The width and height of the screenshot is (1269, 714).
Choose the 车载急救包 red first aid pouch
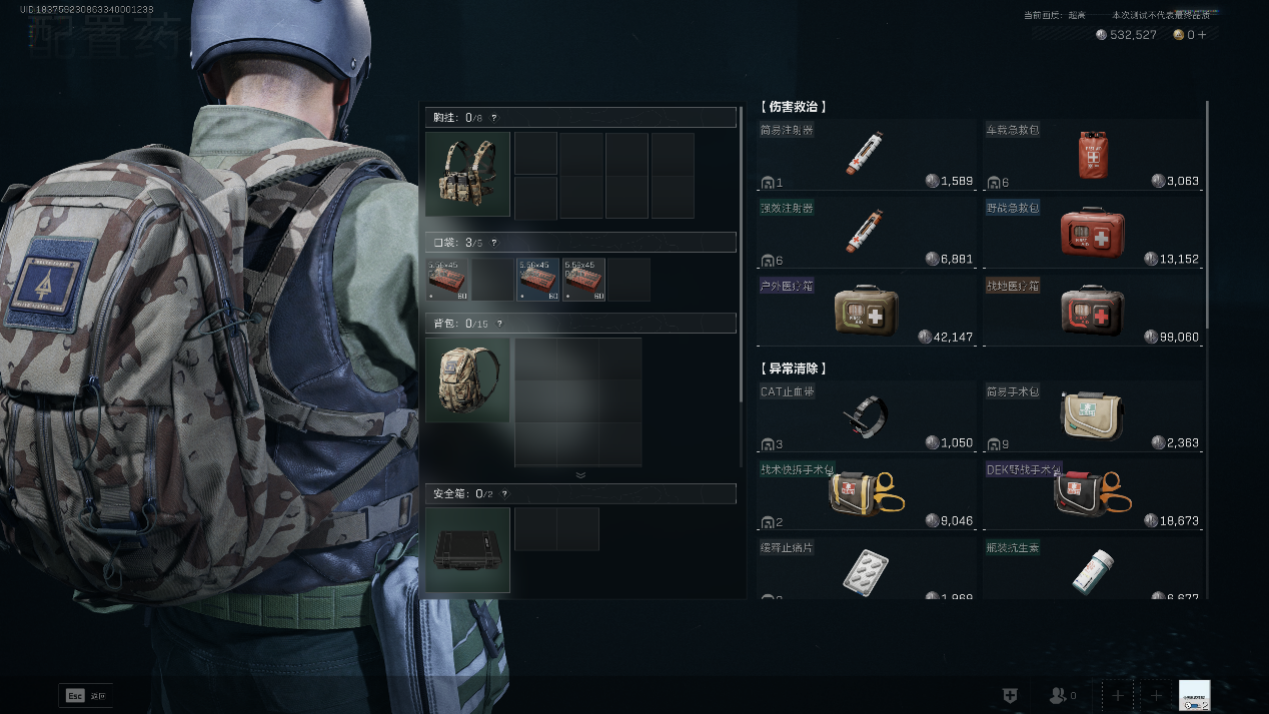tap(1092, 154)
